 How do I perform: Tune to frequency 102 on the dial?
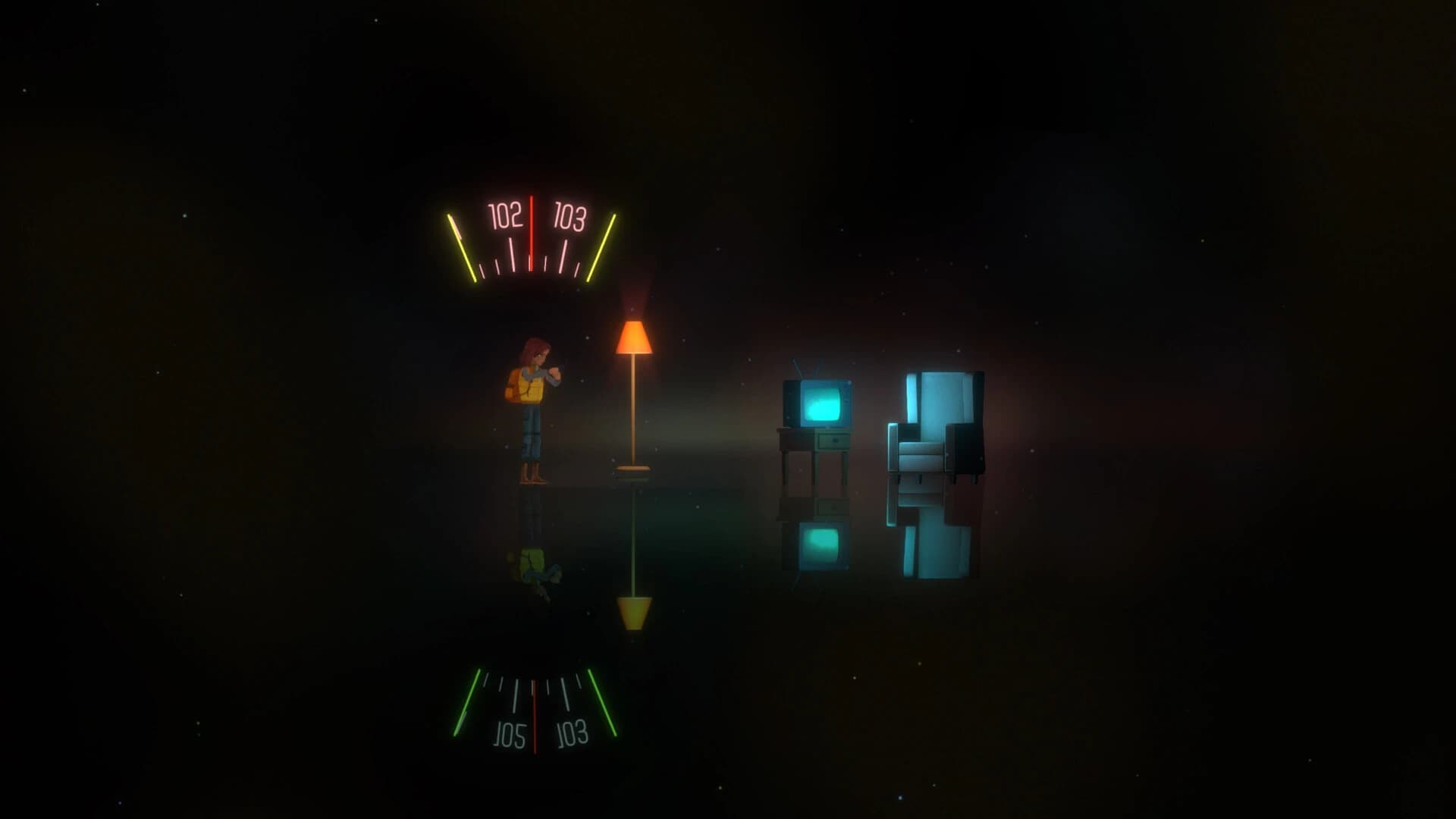[x=504, y=215]
